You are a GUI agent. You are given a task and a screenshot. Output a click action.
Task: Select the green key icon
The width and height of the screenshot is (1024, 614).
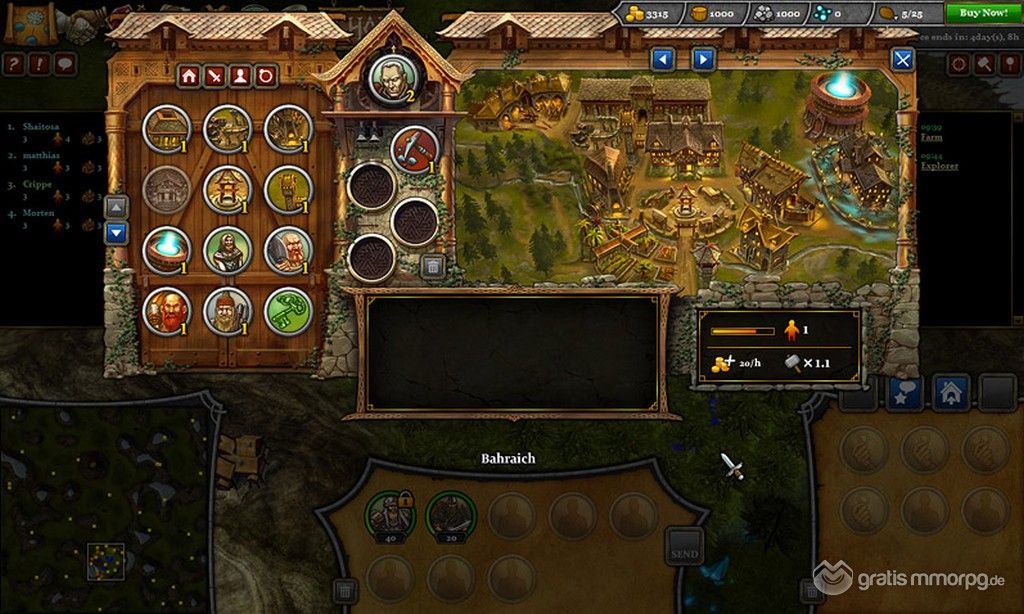288,311
